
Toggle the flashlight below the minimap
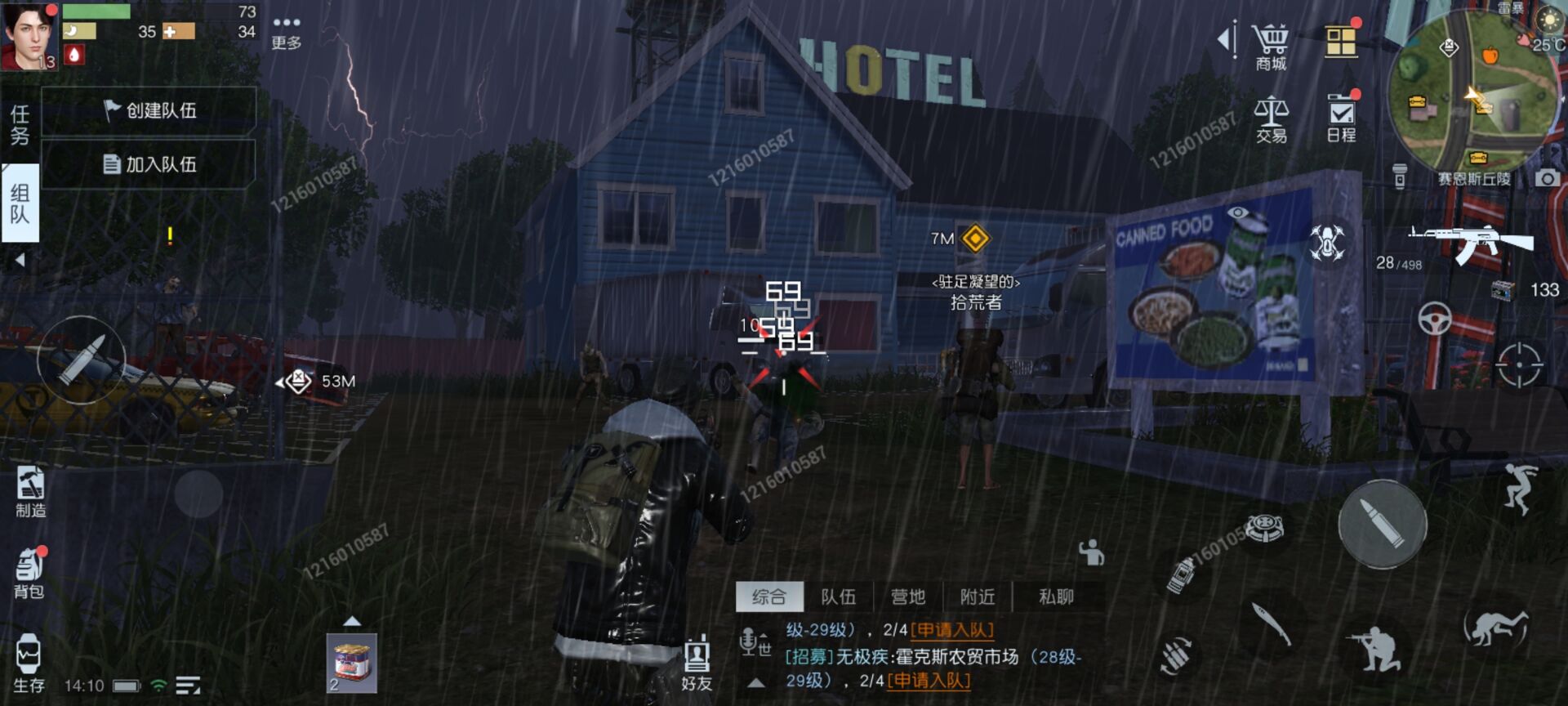pos(1401,174)
